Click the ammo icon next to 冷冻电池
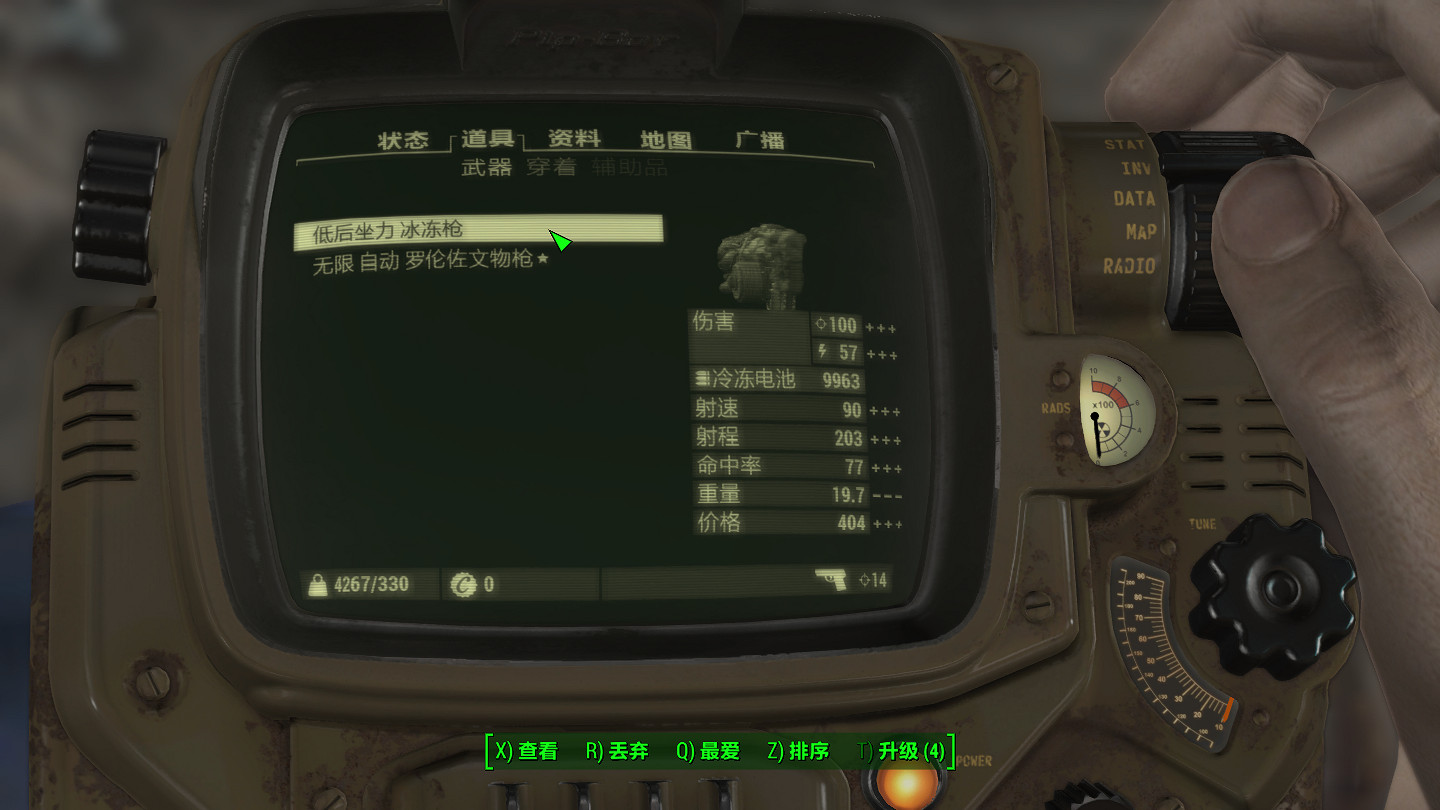The width and height of the screenshot is (1440, 810). [x=702, y=380]
